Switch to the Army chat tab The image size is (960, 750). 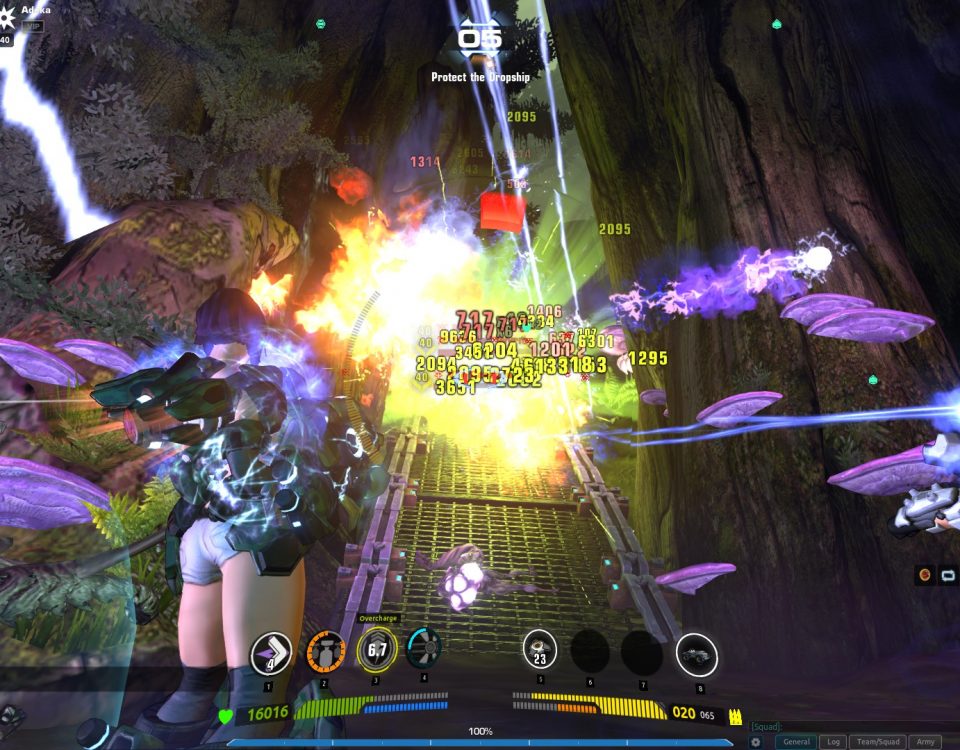tap(925, 742)
